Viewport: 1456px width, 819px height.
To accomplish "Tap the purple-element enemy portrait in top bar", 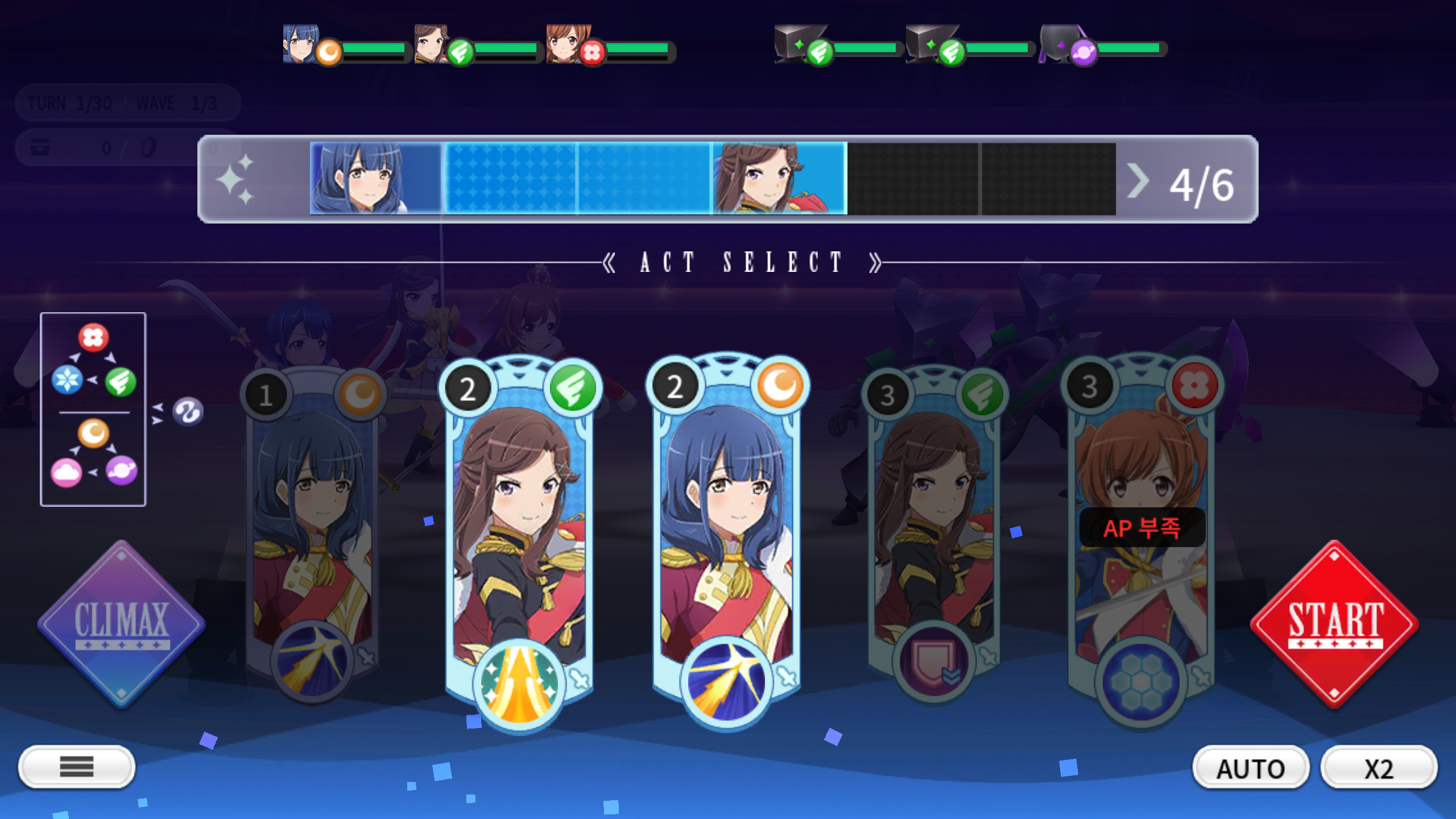I will [1060, 44].
